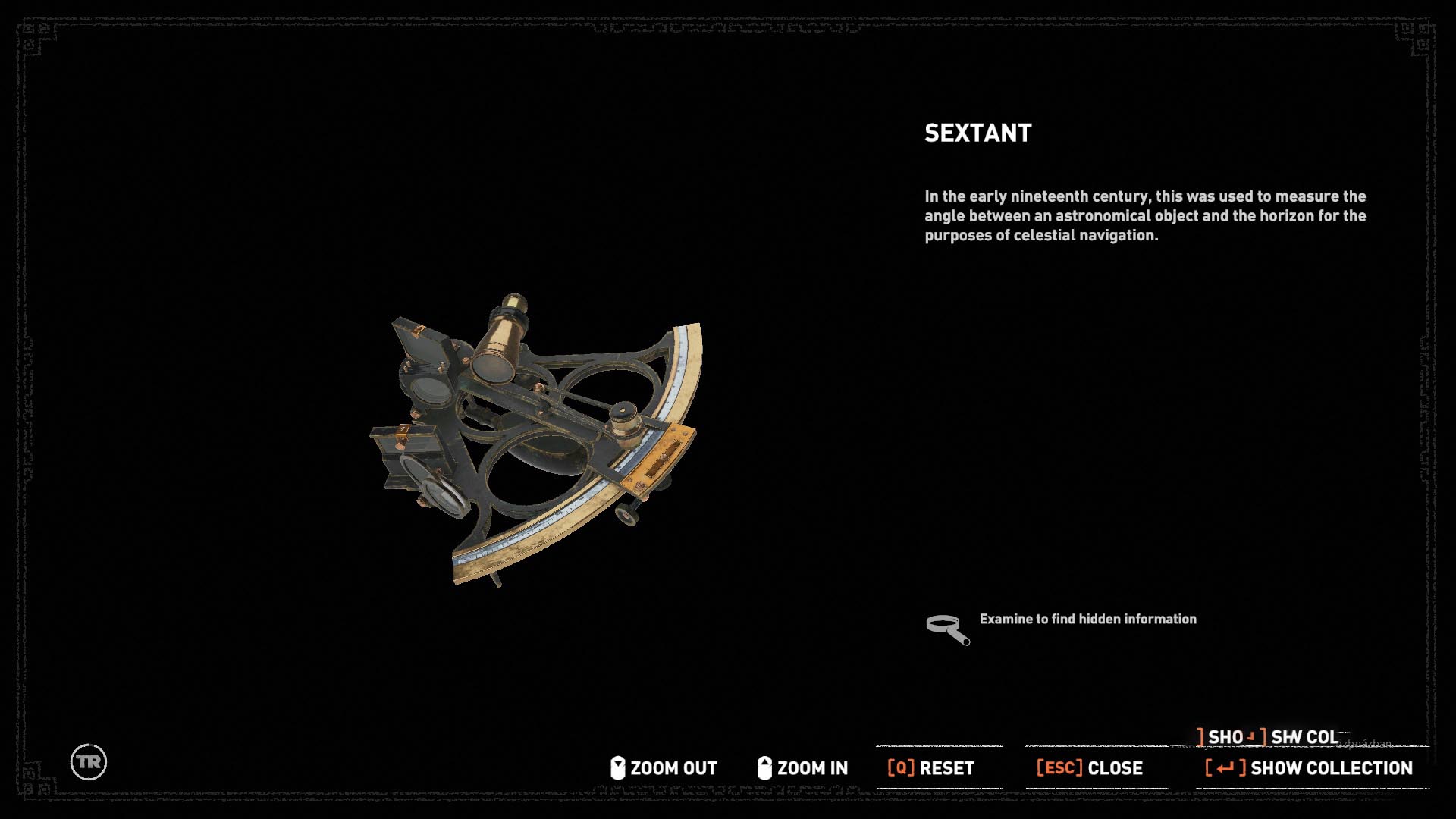Reset the sextant view
This screenshot has width=1456, height=819.
(x=931, y=768)
